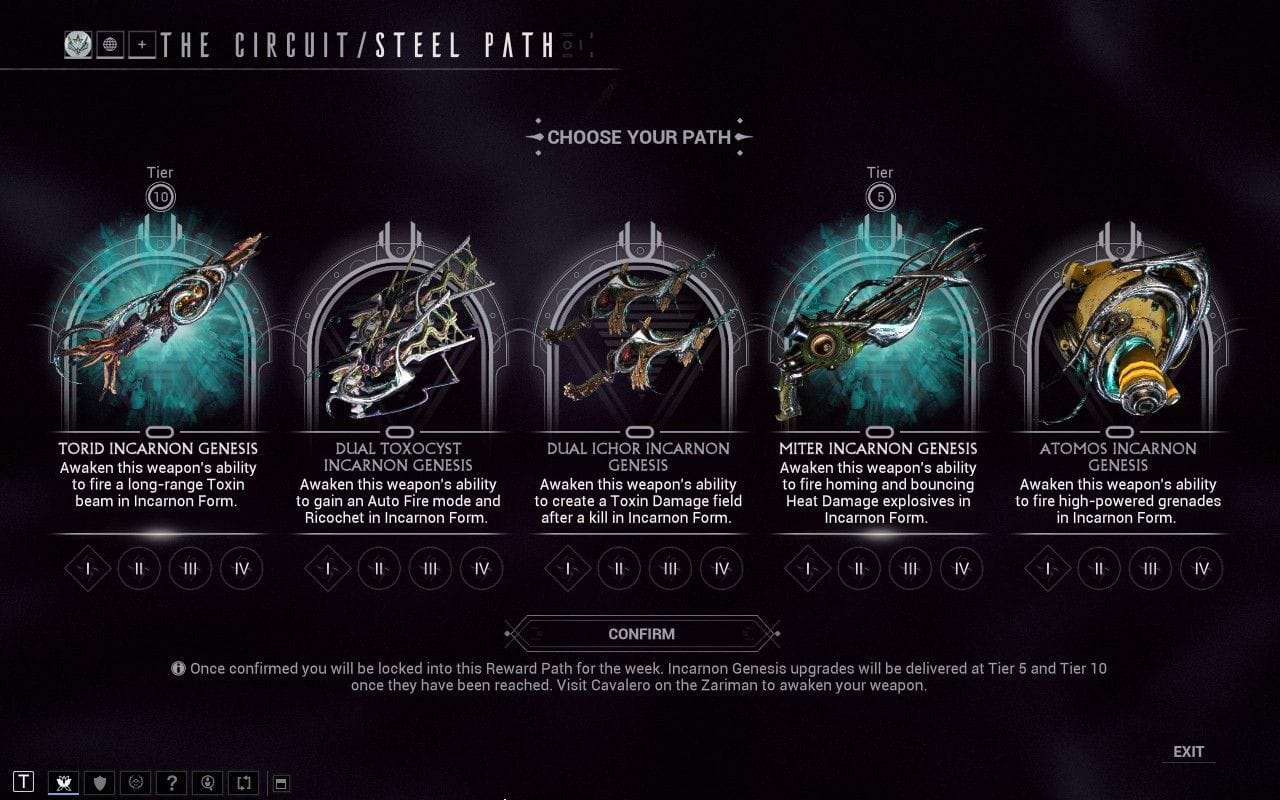Click the clan emblem in the top bar

[x=78, y=45]
